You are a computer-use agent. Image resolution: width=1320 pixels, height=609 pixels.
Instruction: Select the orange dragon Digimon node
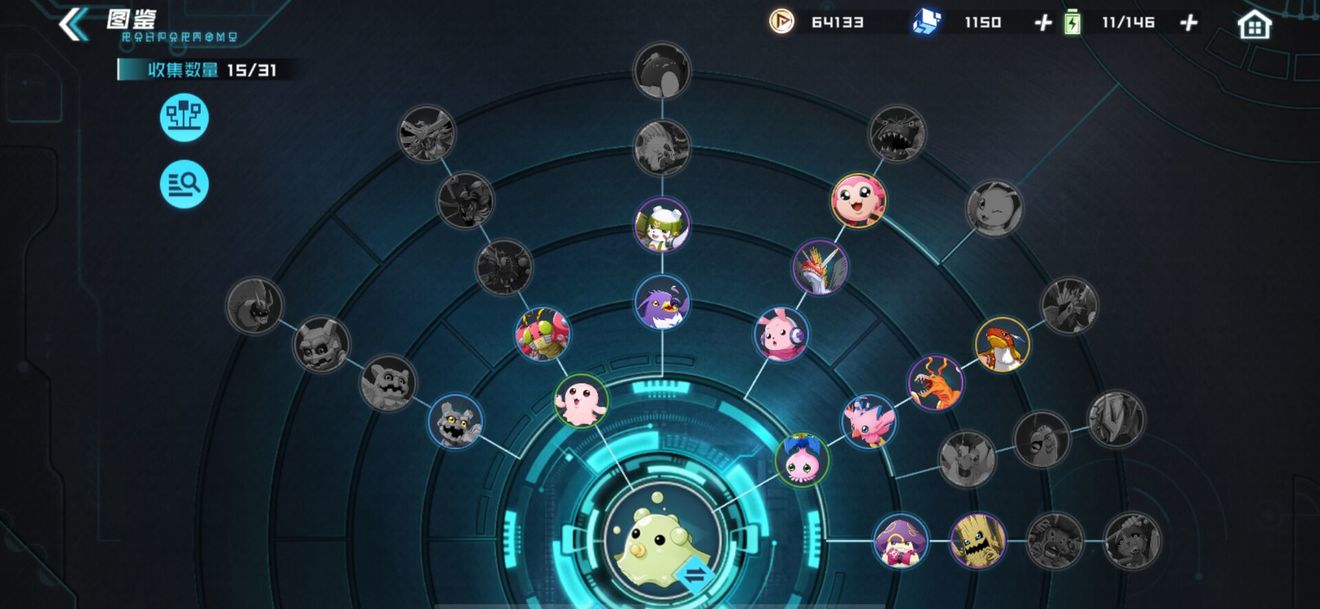click(935, 382)
